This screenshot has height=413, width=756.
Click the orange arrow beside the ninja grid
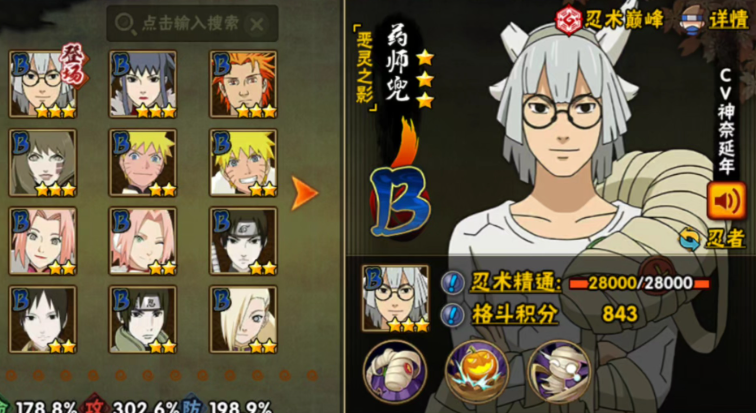pos(305,194)
